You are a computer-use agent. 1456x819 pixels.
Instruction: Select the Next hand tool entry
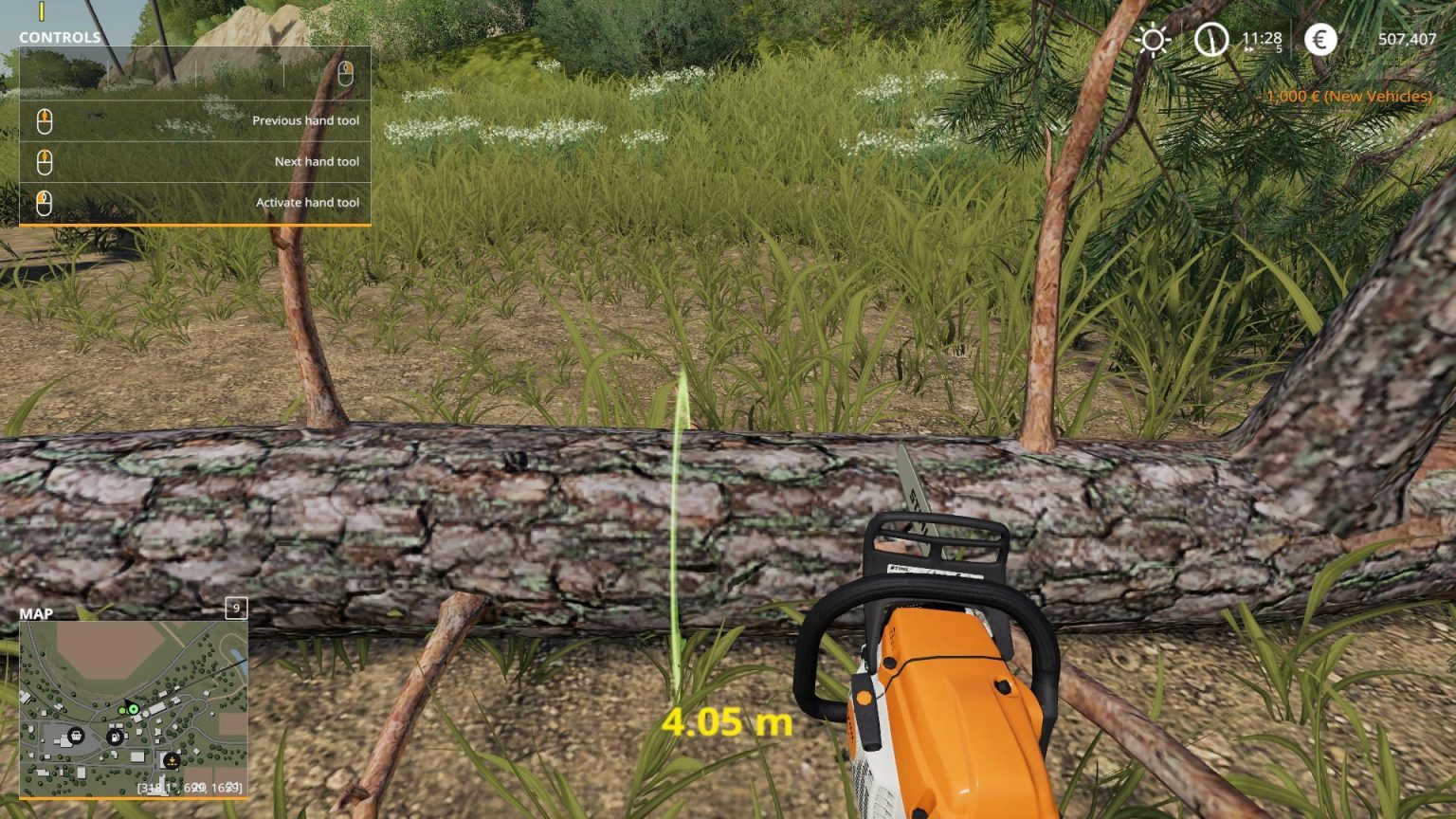pyautogui.click(x=317, y=161)
